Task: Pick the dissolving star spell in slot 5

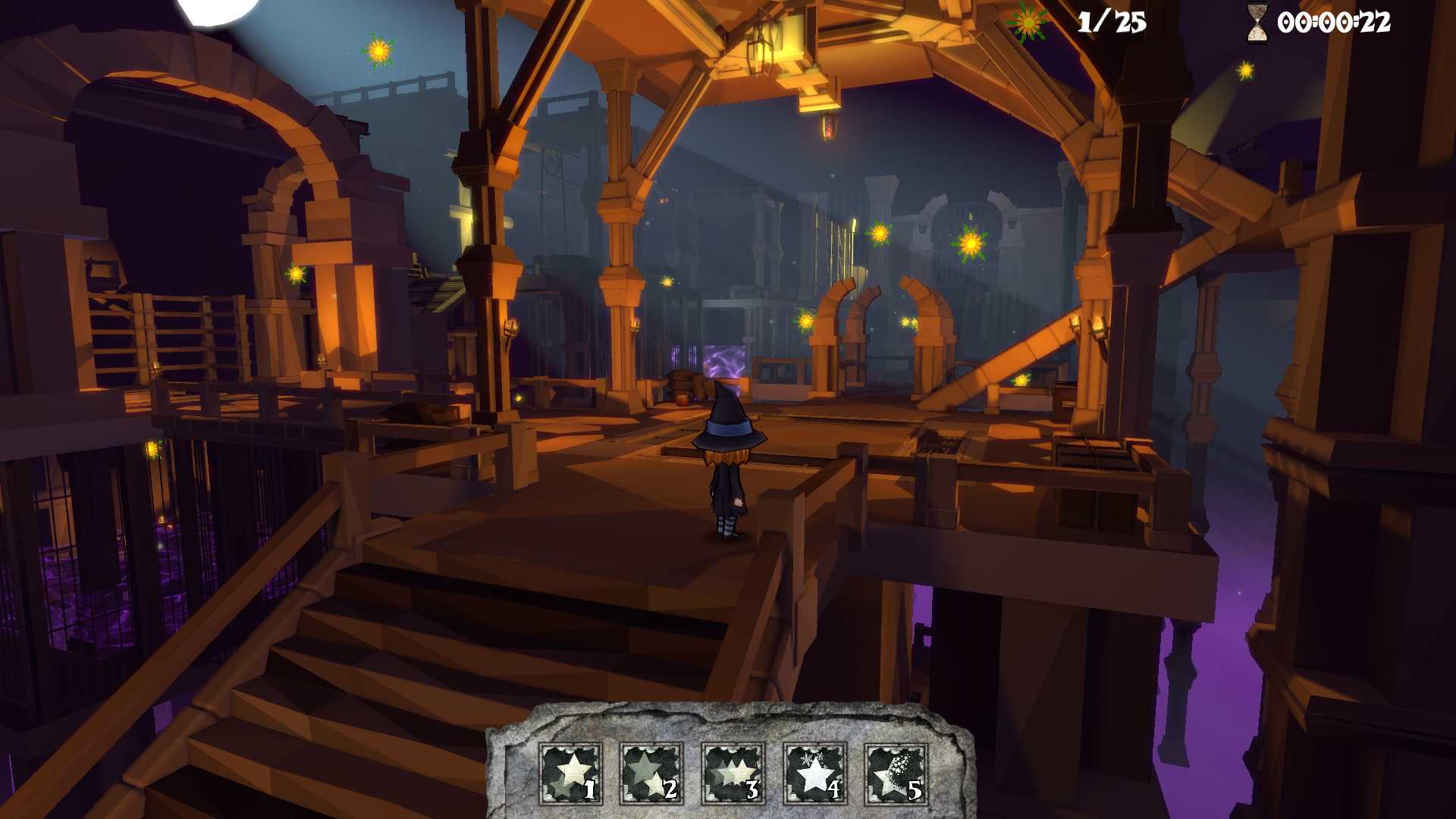Action: click(x=896, y=773)
